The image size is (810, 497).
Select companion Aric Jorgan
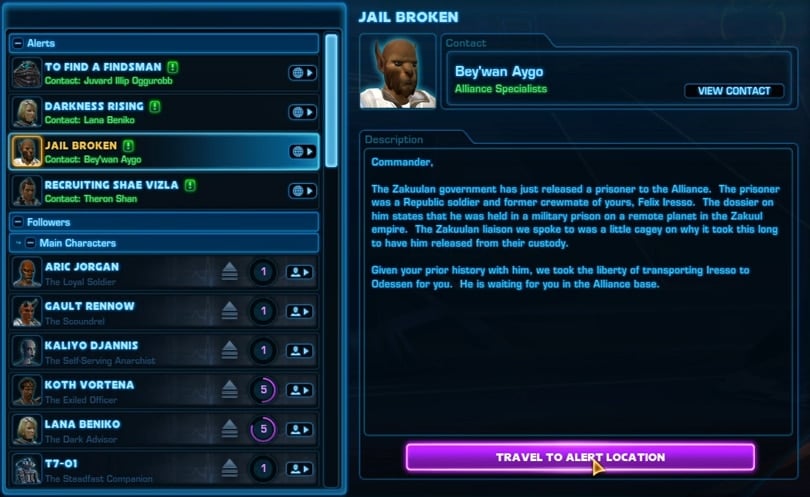point(120,272)
